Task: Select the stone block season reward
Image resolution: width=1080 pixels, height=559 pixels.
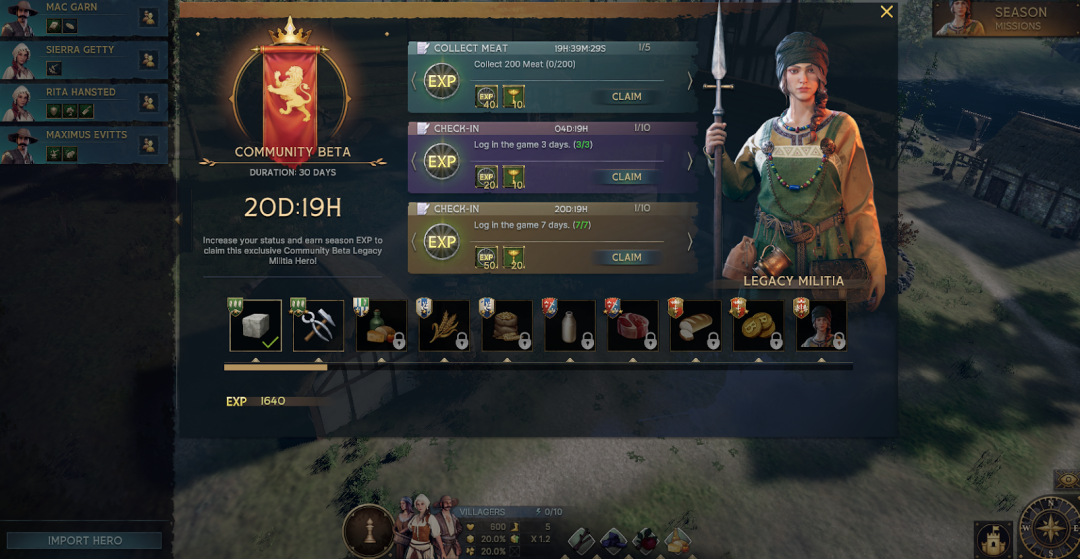Action: (x=255, y=326)
